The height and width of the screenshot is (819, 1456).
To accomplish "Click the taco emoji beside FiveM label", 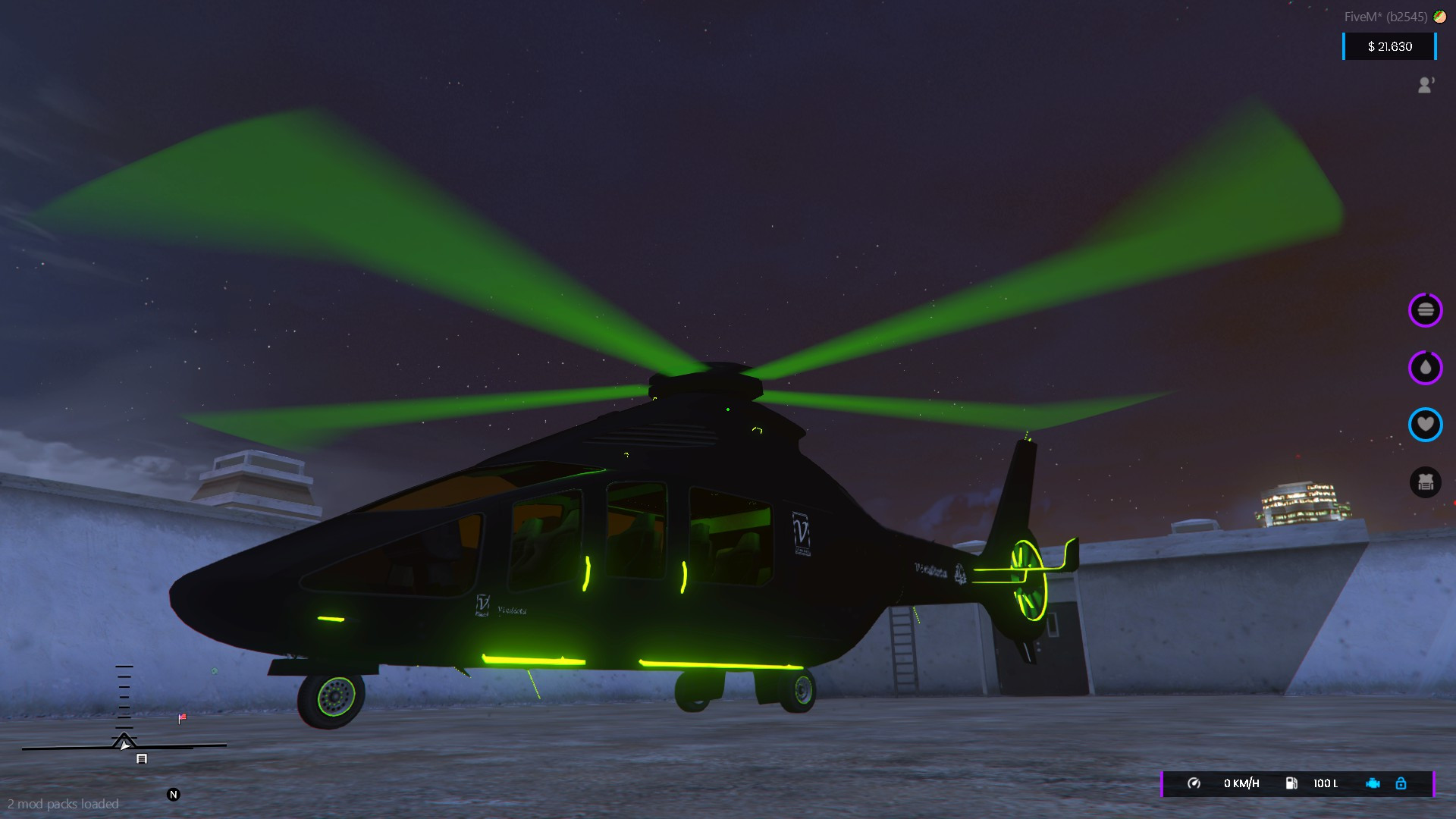I will 1440,16.
